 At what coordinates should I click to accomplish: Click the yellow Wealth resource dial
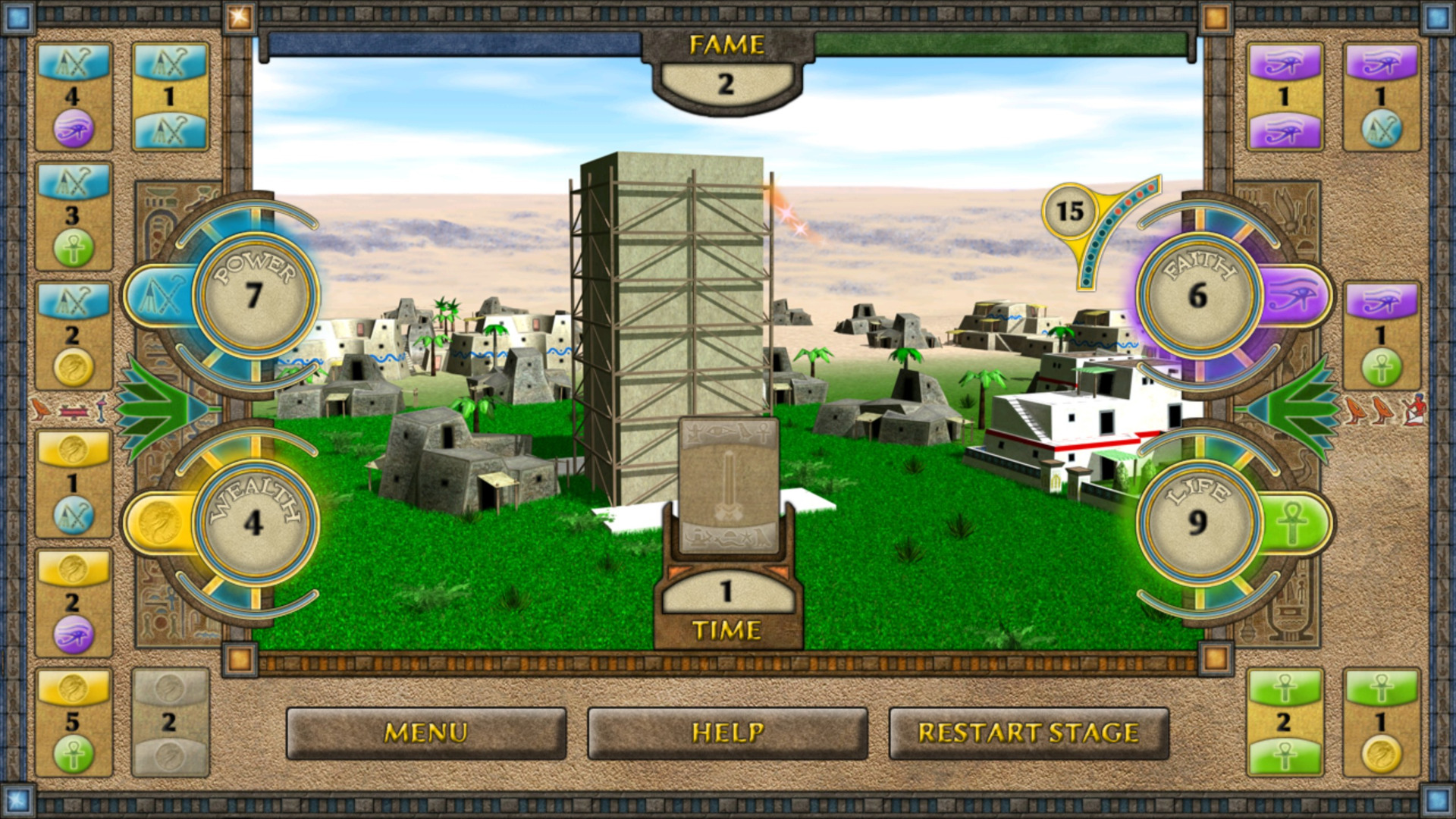click(x=254, y=522)
